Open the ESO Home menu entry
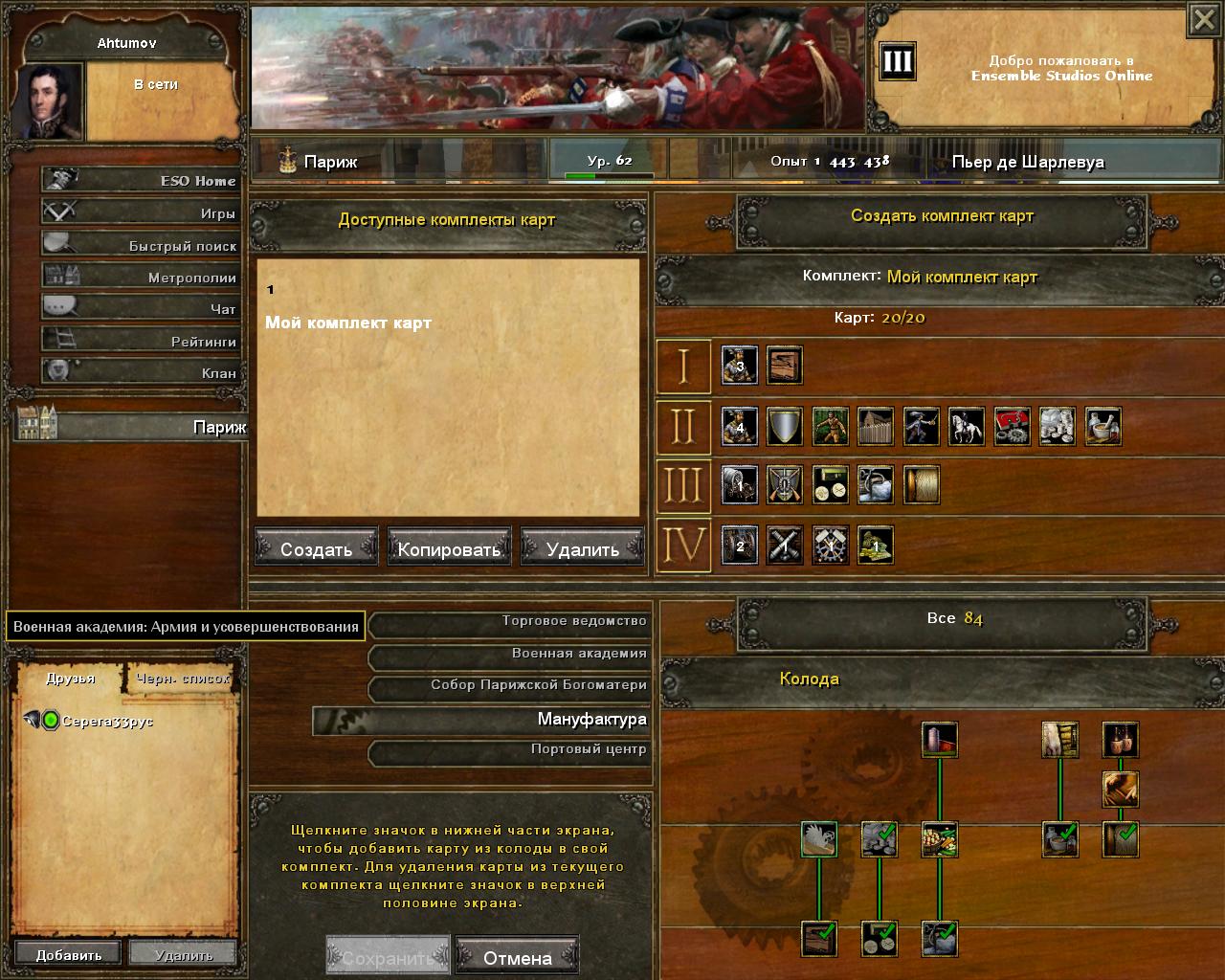Viewport: 1225px width, 980px height. 142,180
